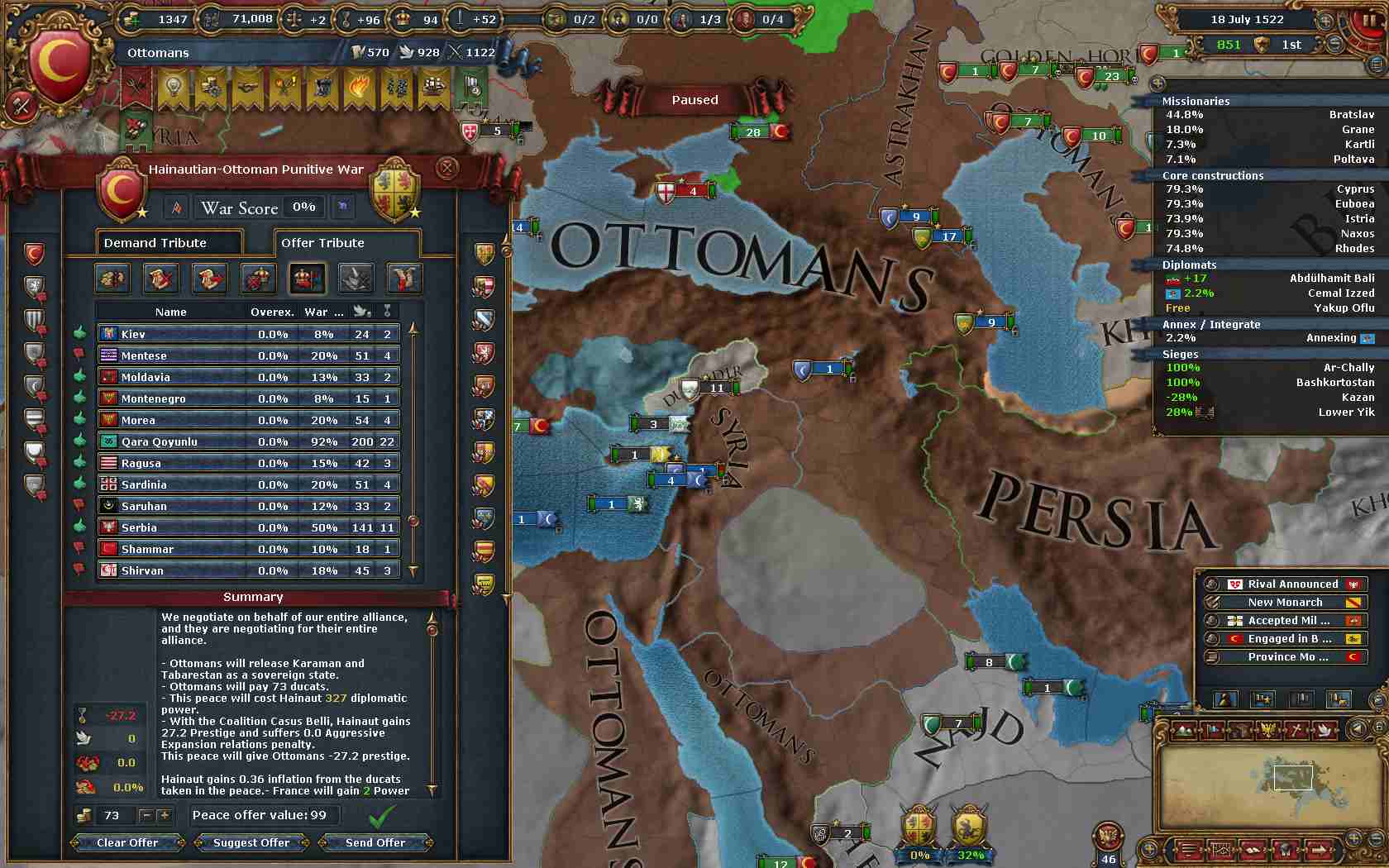
Task: Click the Suggest Offer button
Action: coord(251,842)
